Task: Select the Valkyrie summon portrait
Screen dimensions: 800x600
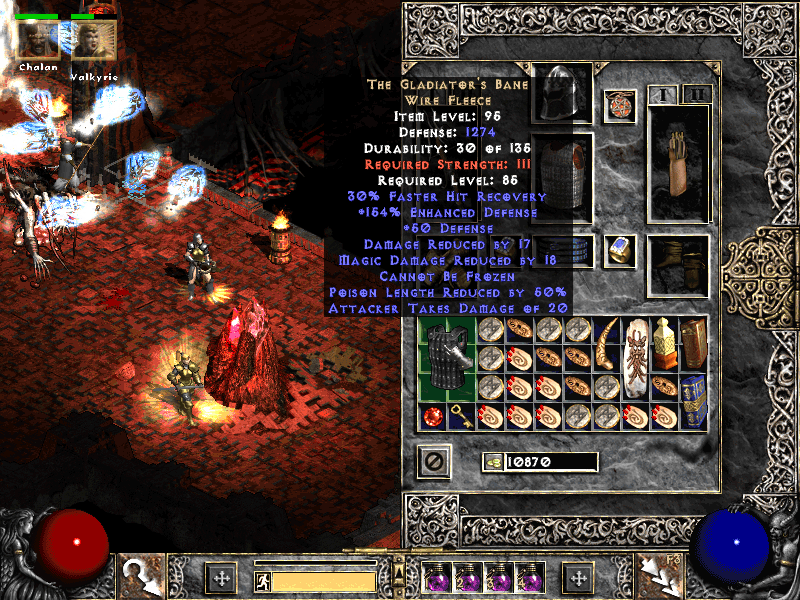Action: click(x=95, y=41)
